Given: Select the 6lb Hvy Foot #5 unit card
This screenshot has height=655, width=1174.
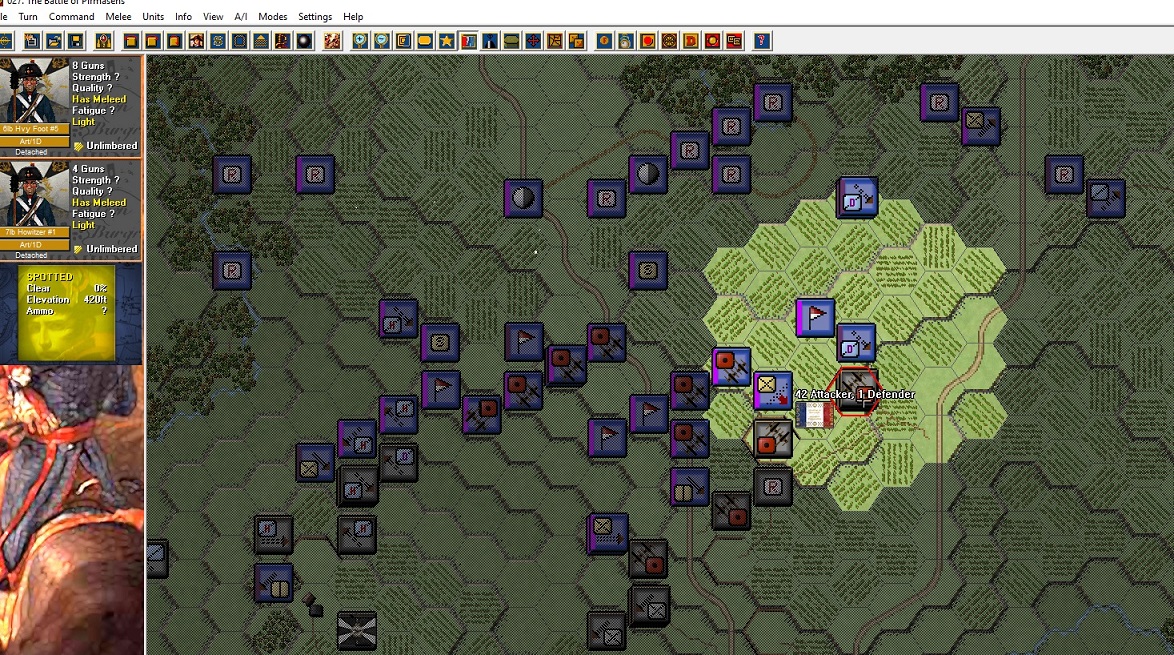Looking at the screenshot, I should coord(71,106).
